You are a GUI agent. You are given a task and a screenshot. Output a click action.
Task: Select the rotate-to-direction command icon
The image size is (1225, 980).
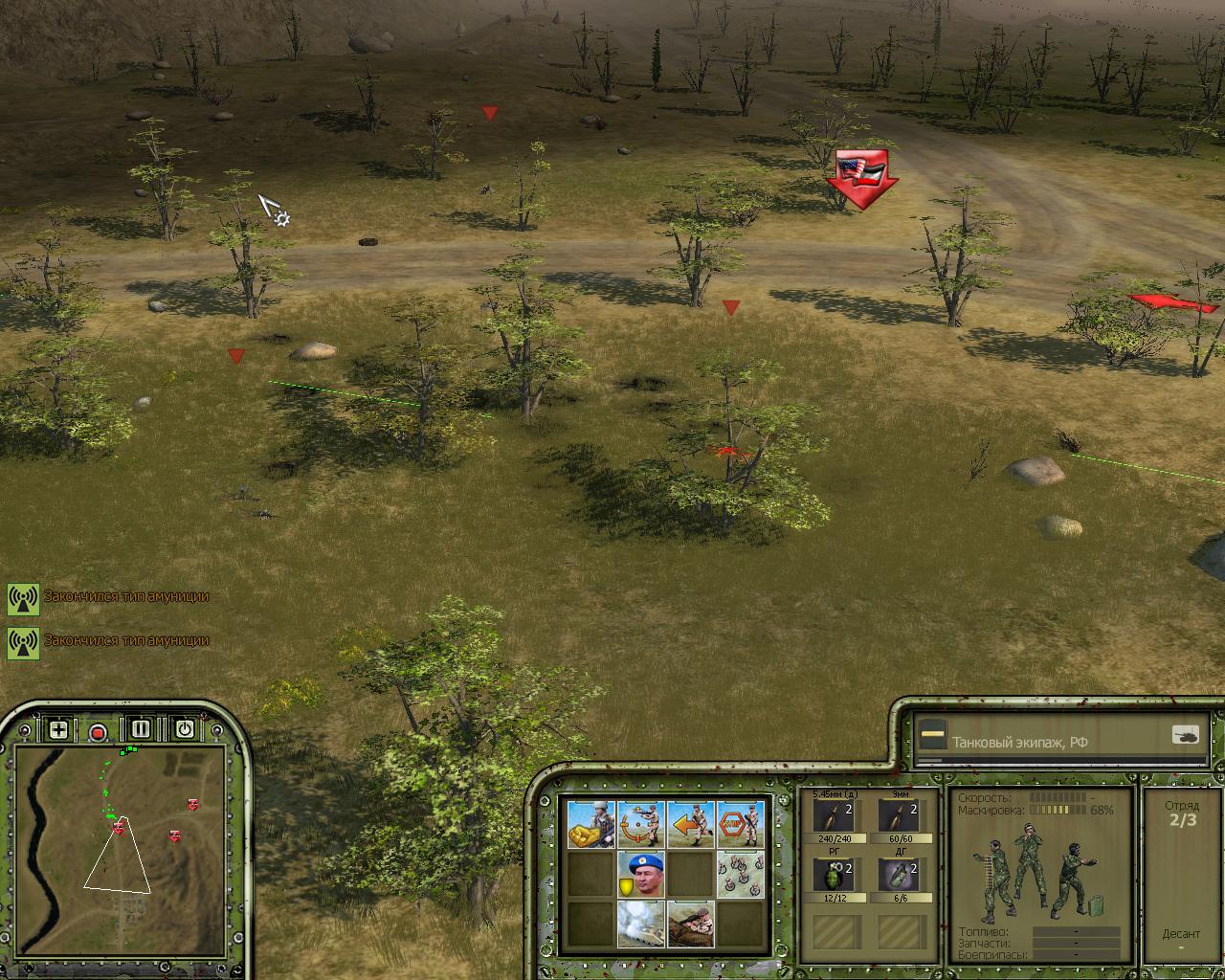point(641,824)
